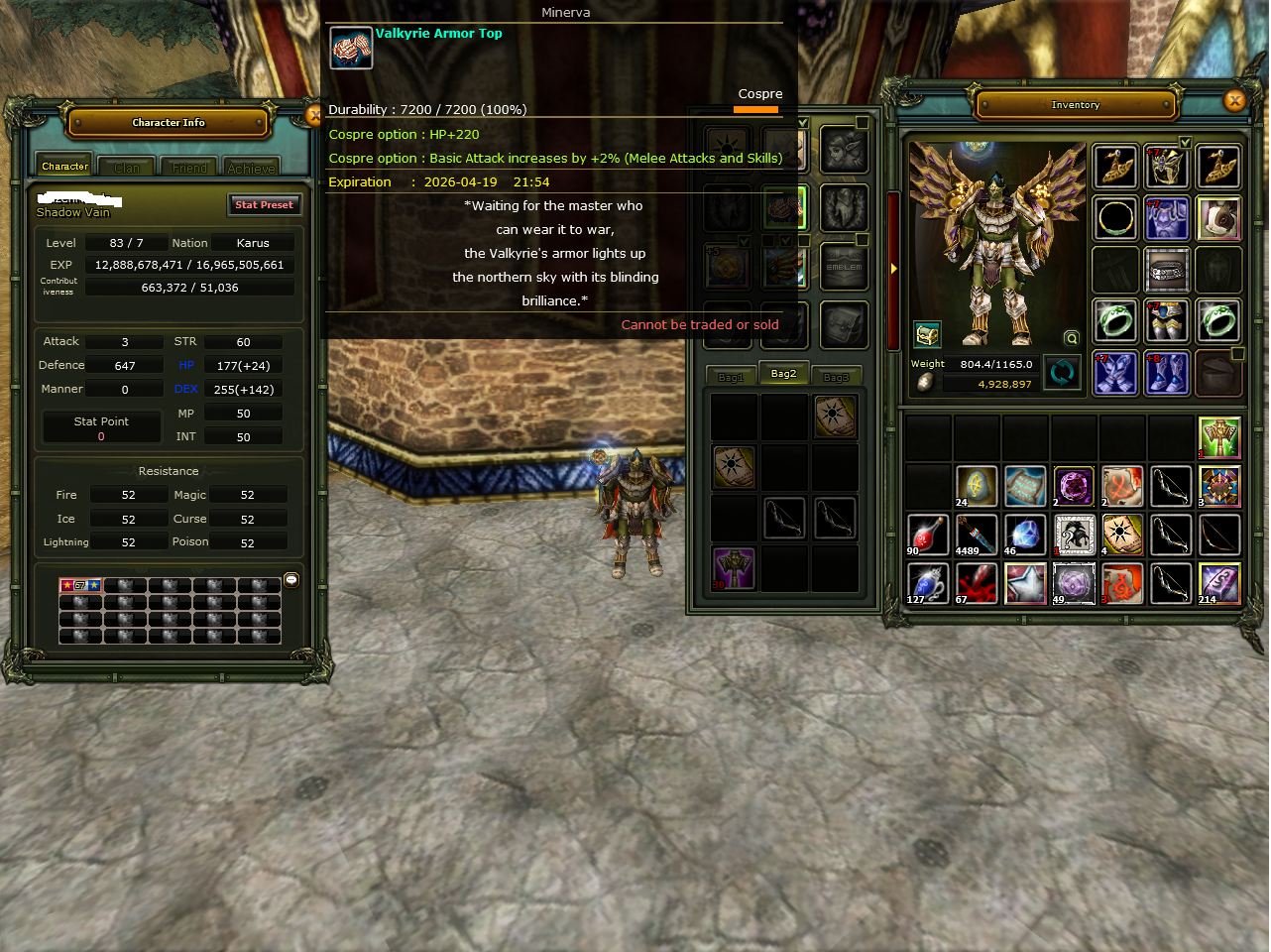Image resolution: width=1271 pixels, height=952 pixels.
Task: Open the Clan tab in Character Info
Action: click(x=126, y=166)
